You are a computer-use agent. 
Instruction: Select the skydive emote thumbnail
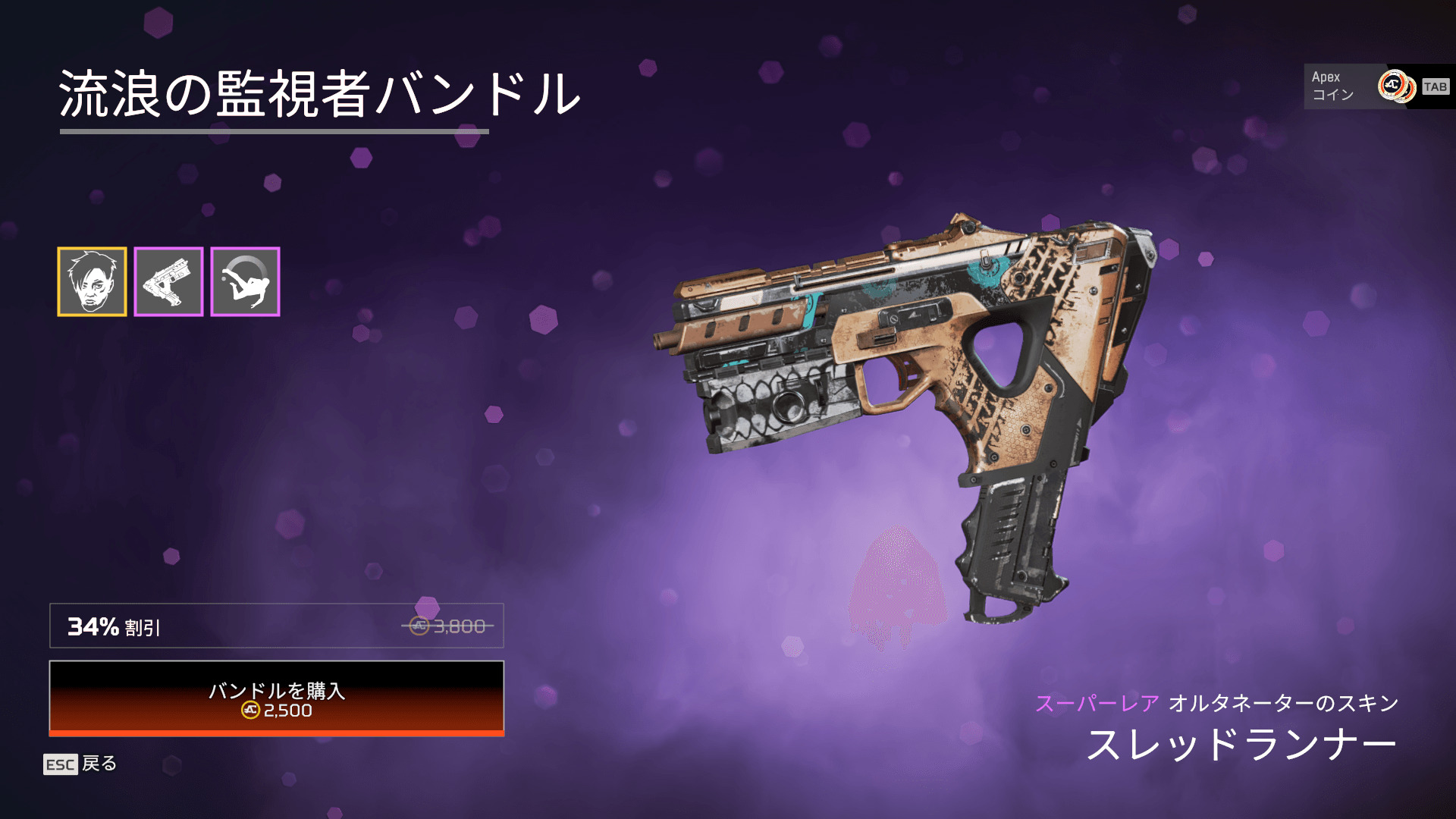[245, 281]
